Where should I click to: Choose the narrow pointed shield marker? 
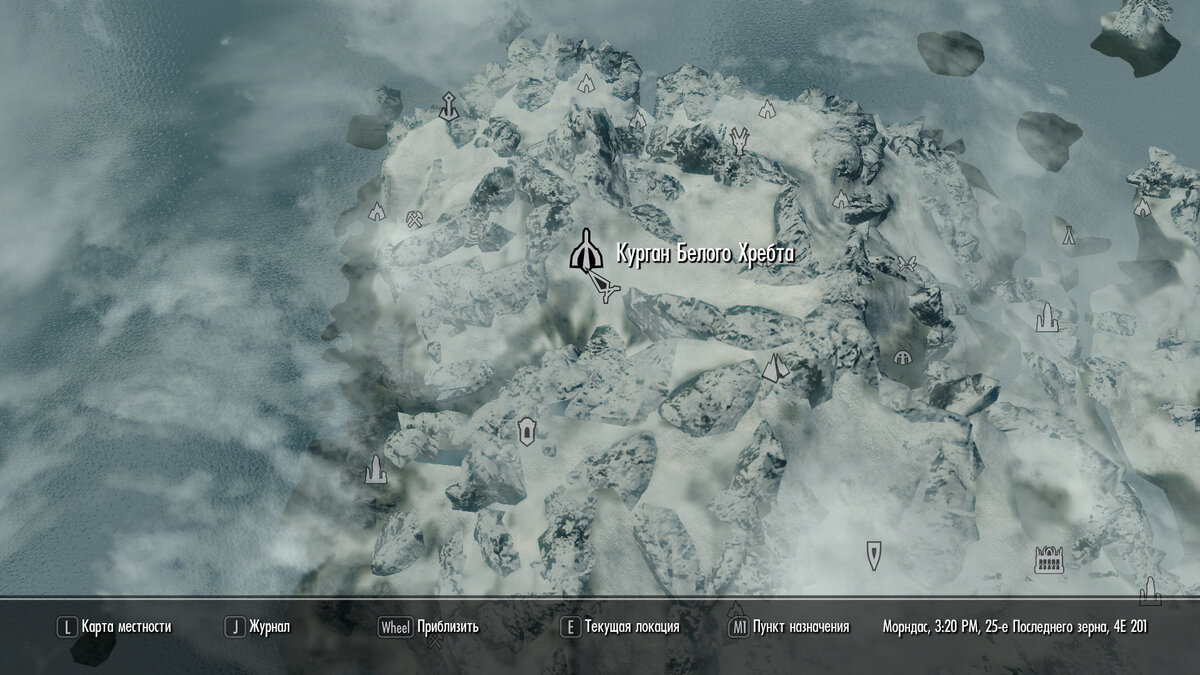click(x=874, y=552)
